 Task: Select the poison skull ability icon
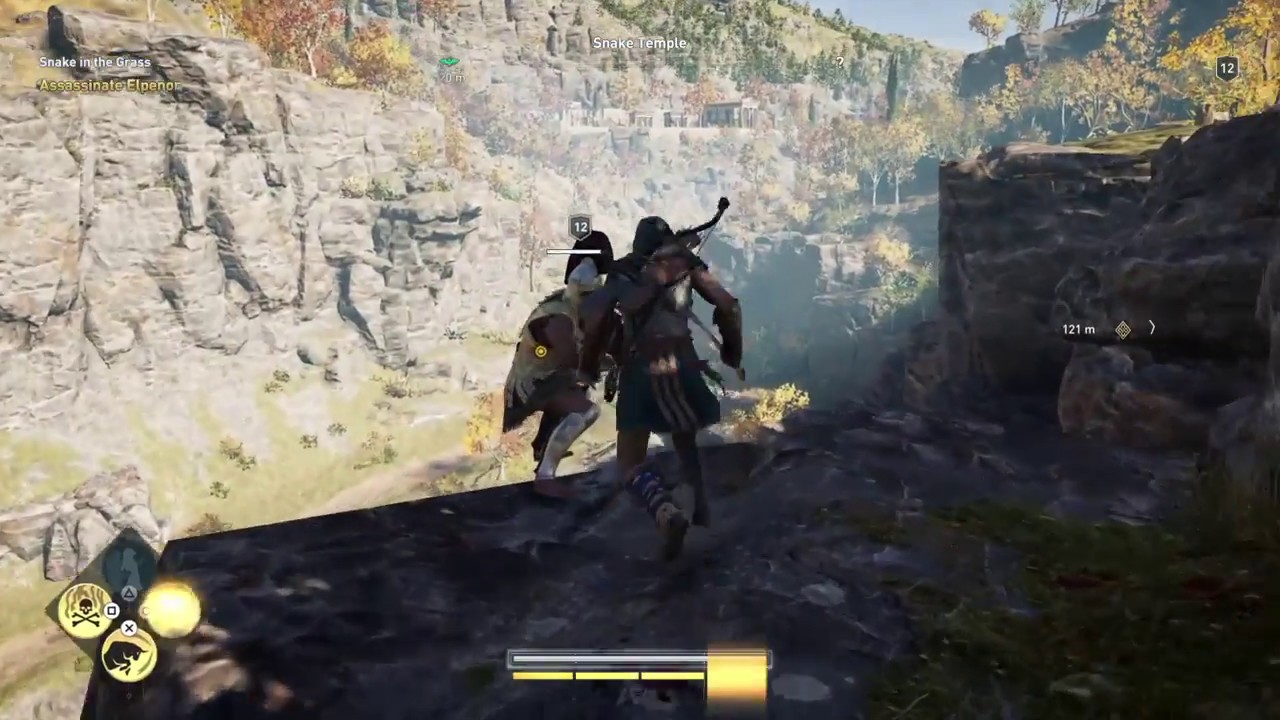(x=85, y=611)
